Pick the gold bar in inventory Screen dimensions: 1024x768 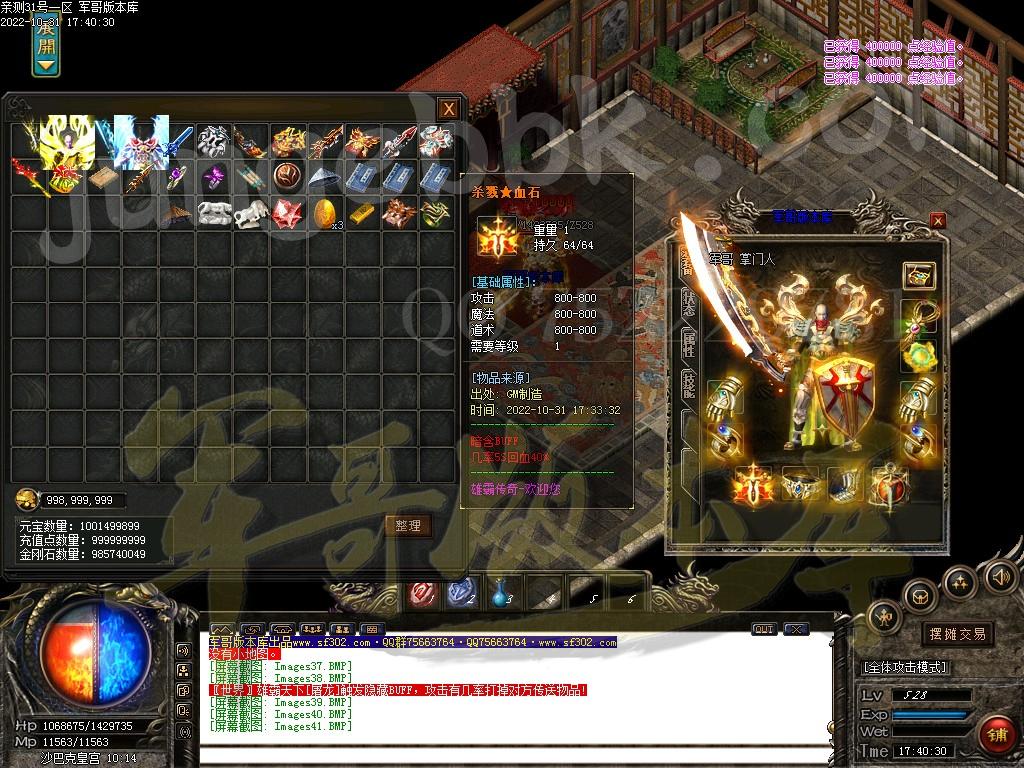362,212
